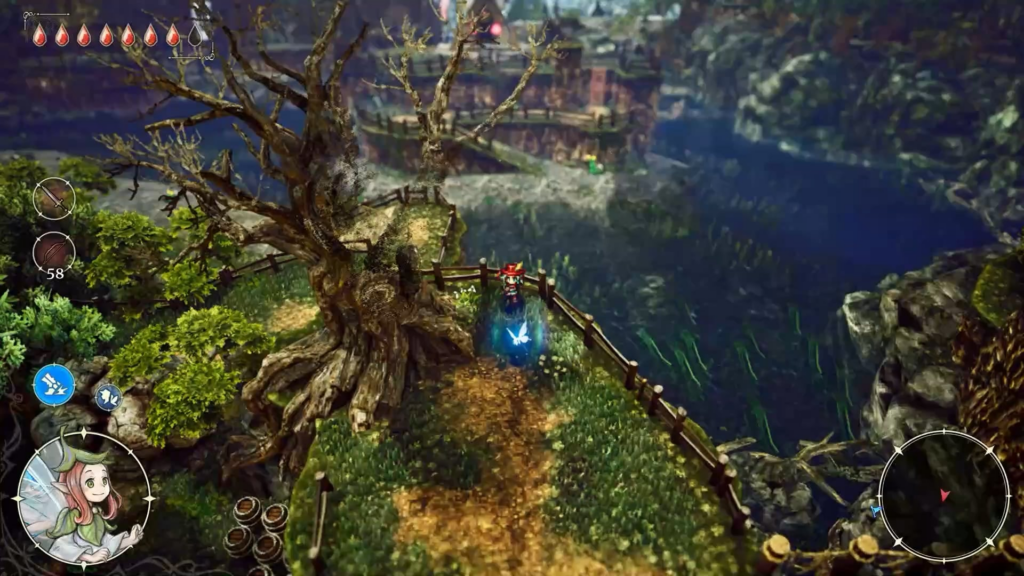Activate the large blue fairy skill icon

(54, 385)
